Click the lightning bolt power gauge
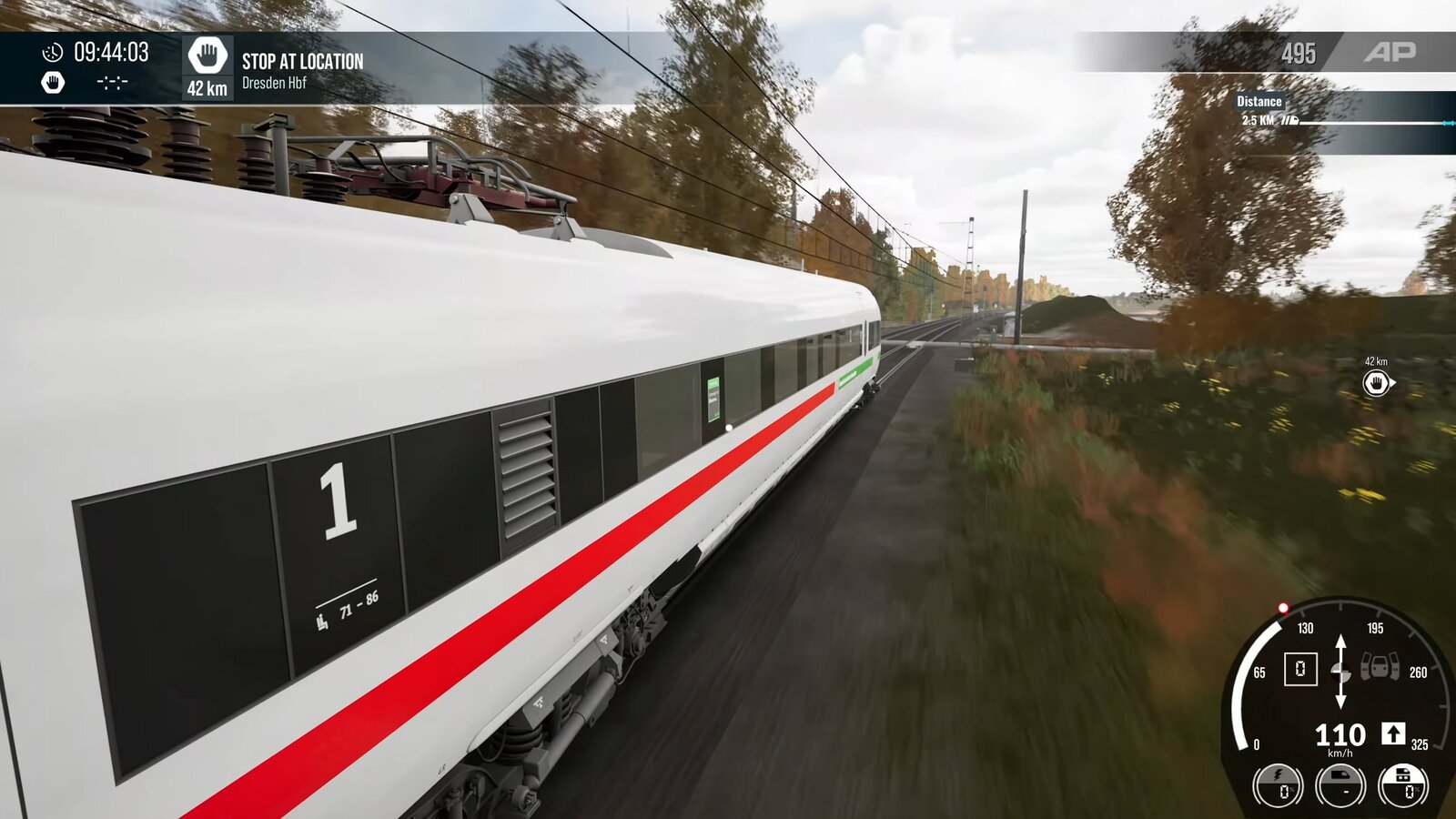1456x819 pixels. pos(1278,786)
